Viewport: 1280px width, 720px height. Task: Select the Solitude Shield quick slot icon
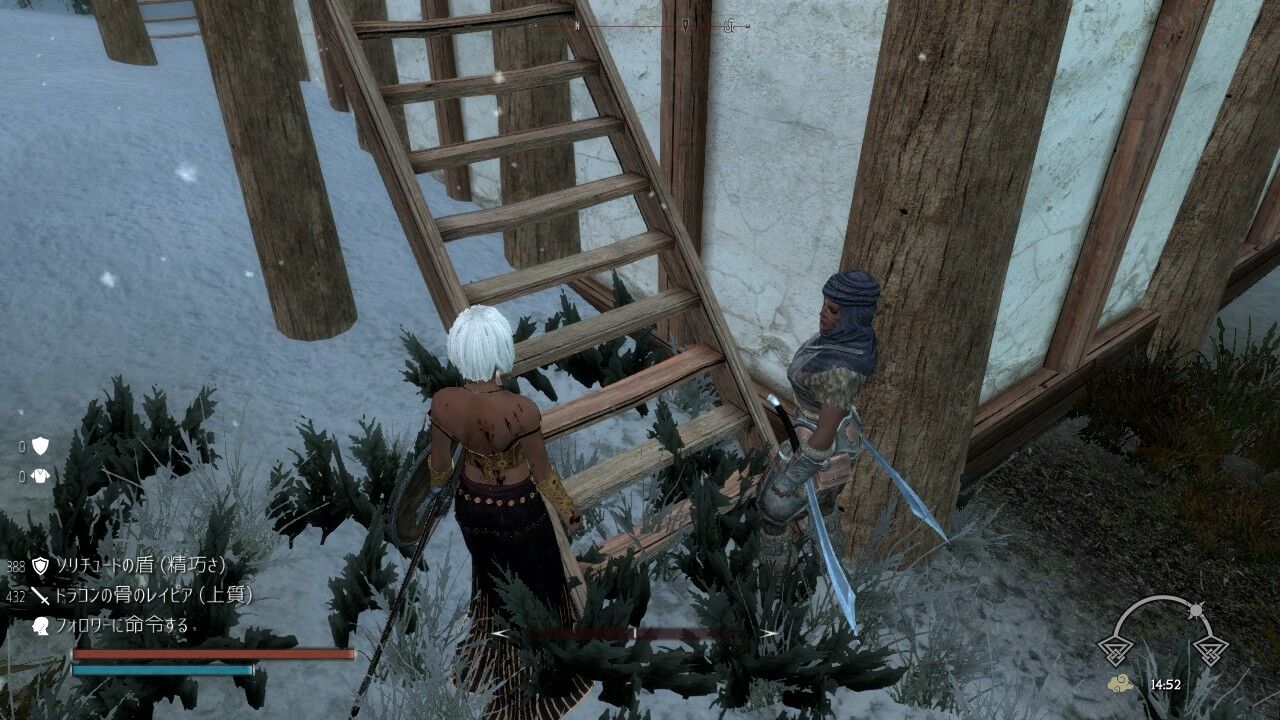tap(40, 566)
